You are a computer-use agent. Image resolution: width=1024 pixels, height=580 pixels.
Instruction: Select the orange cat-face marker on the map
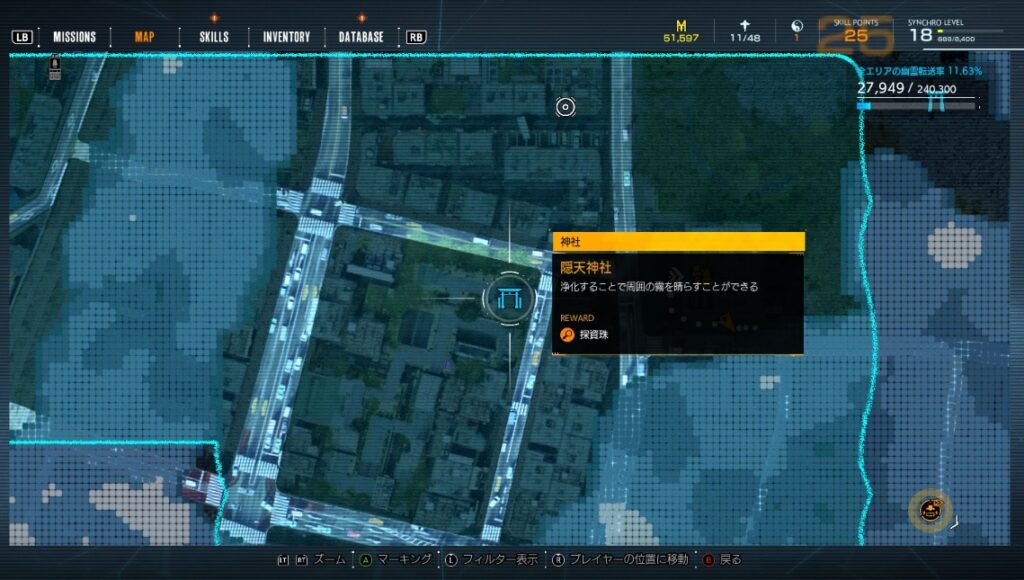[x=932, y=509]
